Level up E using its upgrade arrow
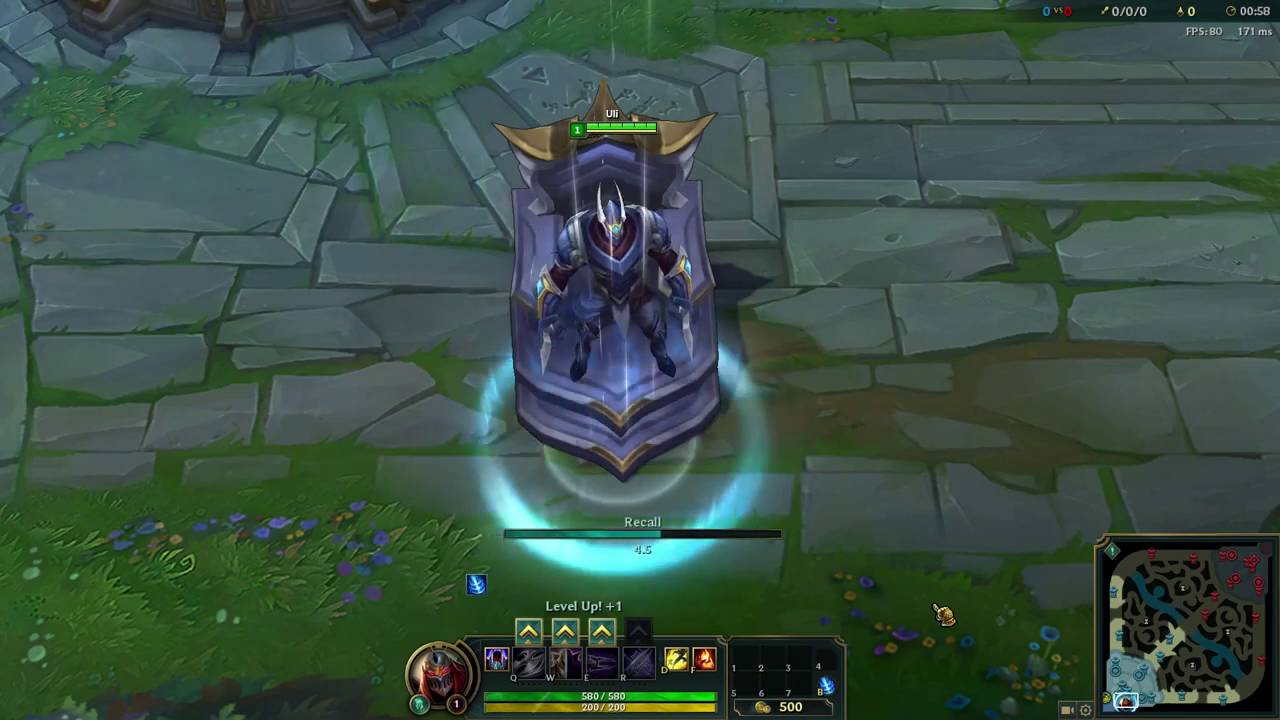 pos(601,630)
